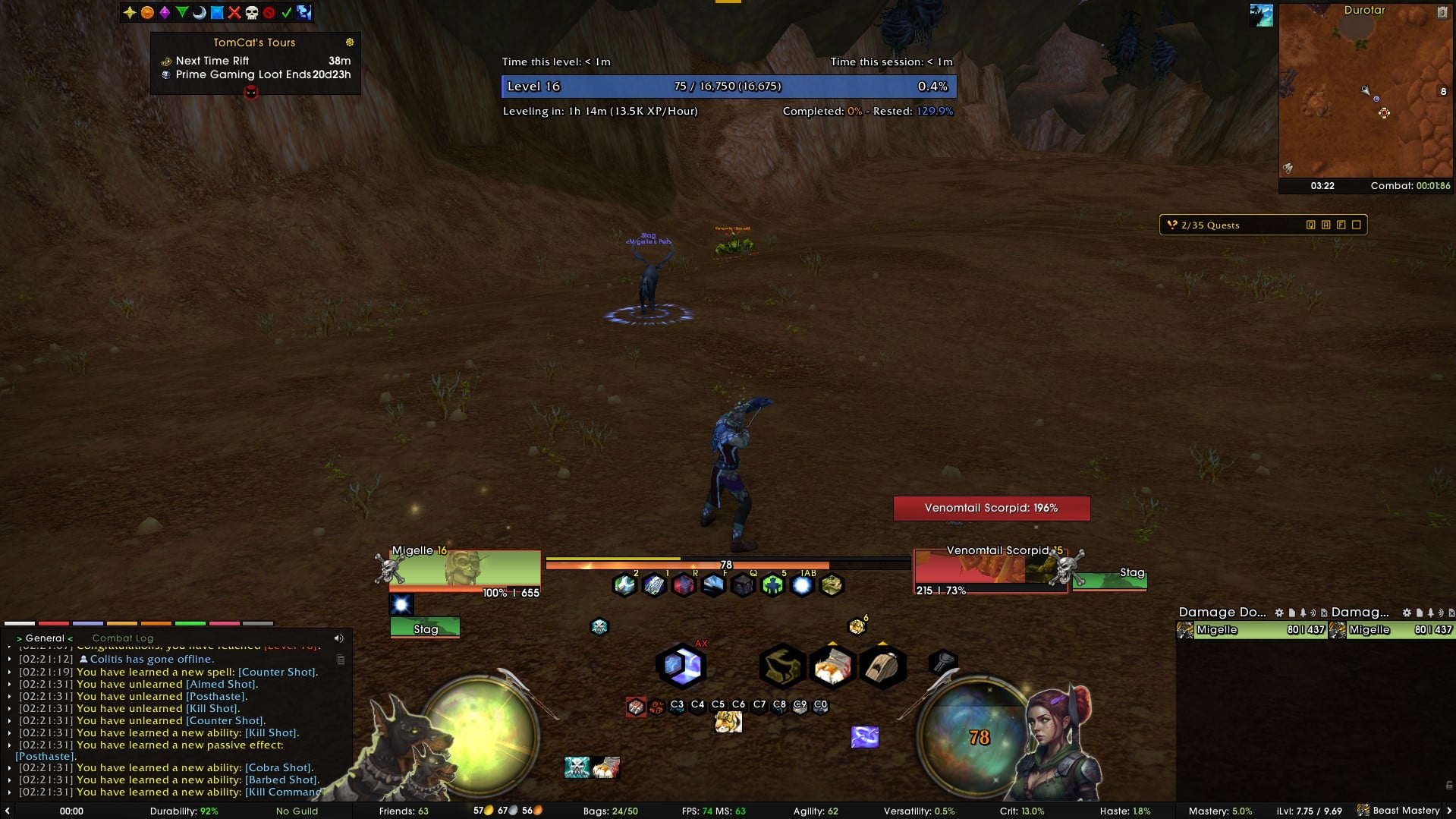Select the General chat tab
This screenshot has width=1456, height=819.
pos(45,638)
